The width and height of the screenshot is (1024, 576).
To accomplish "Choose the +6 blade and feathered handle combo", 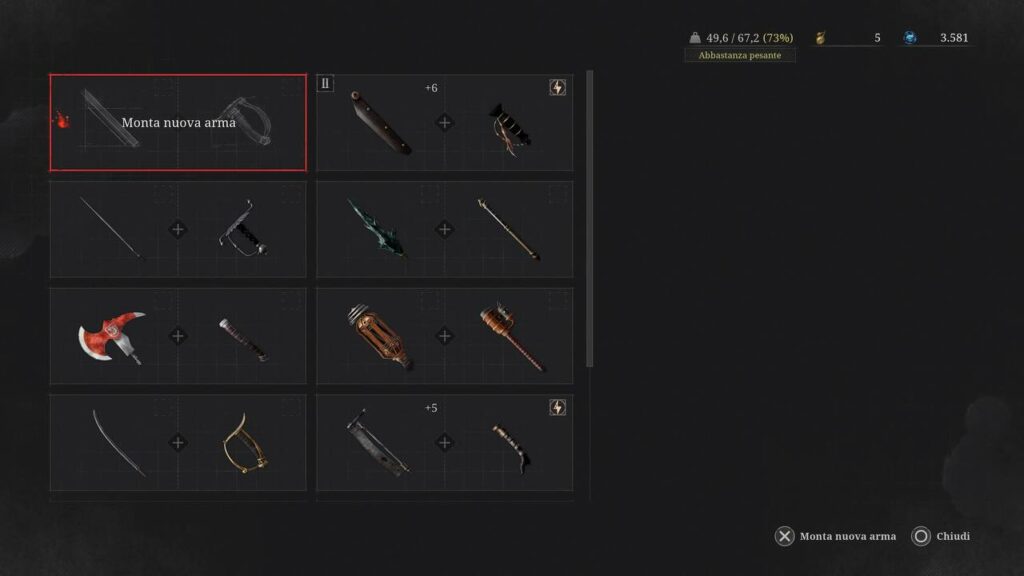I will (x=445, y=123).
